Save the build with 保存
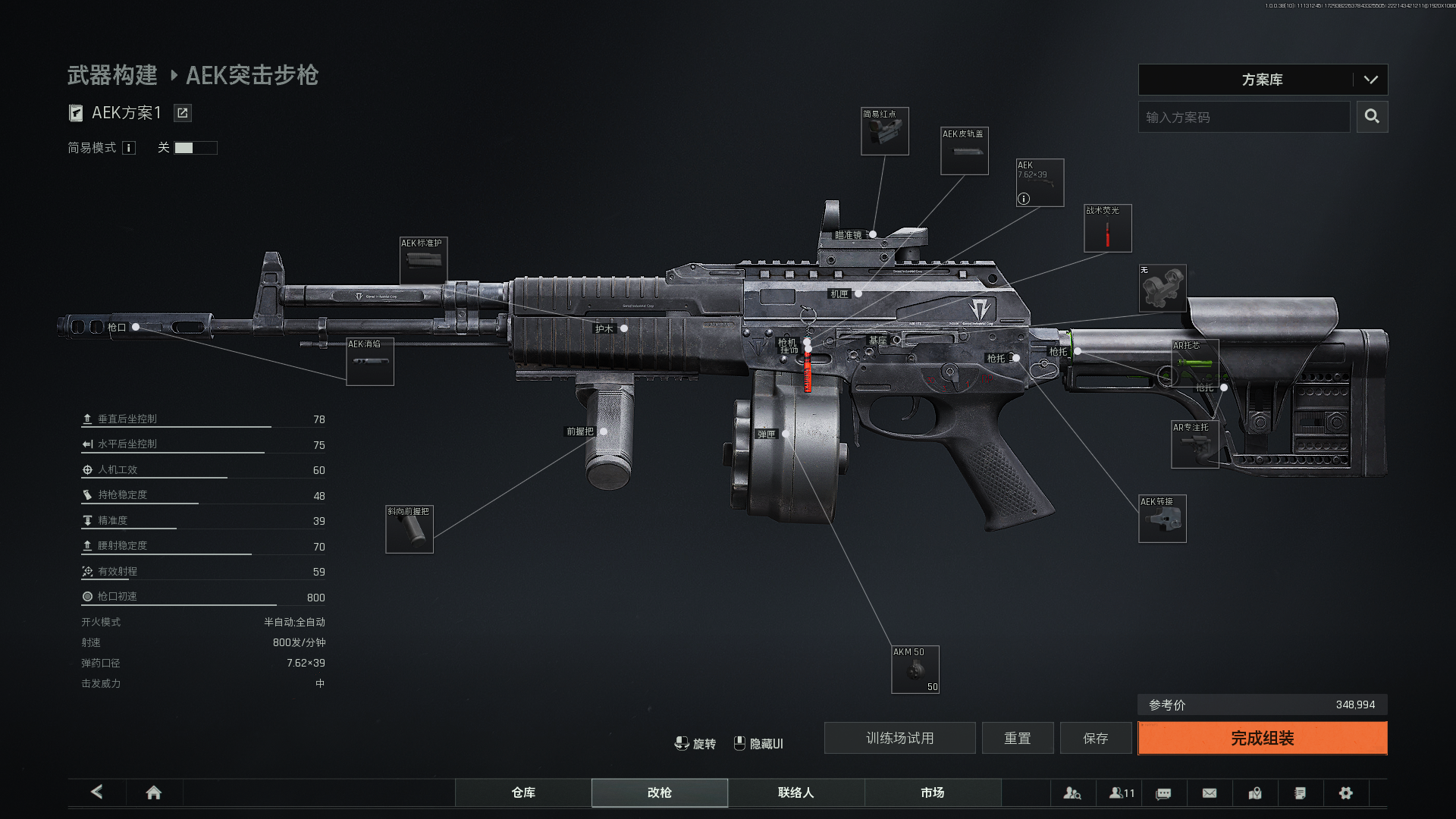Image resolution: width=1456 pixels, height=819 pixels. (1095, 738)
